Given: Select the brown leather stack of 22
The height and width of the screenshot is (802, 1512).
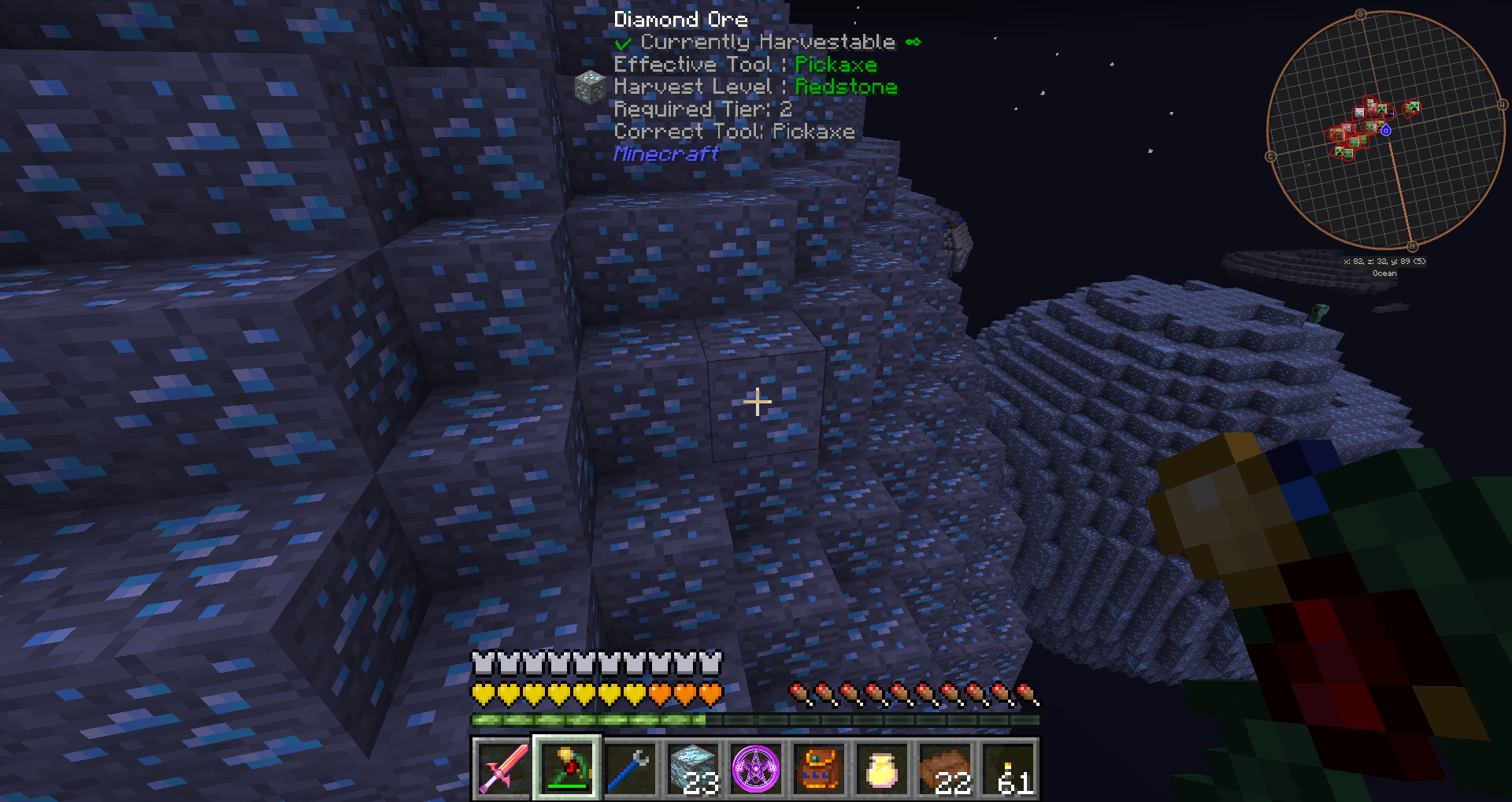Looking at the screenshot, I should point(945,768).
